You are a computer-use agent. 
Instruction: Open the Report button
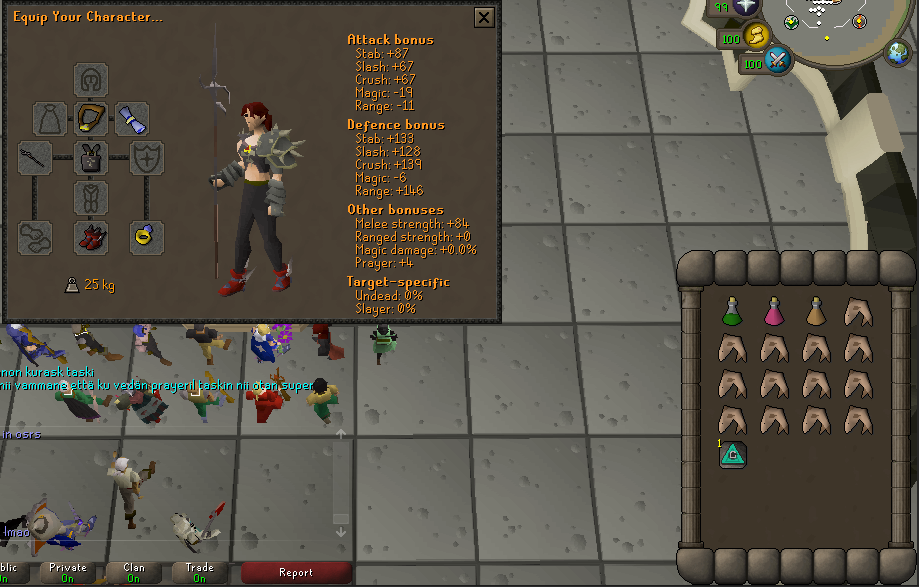pos(296,573)
